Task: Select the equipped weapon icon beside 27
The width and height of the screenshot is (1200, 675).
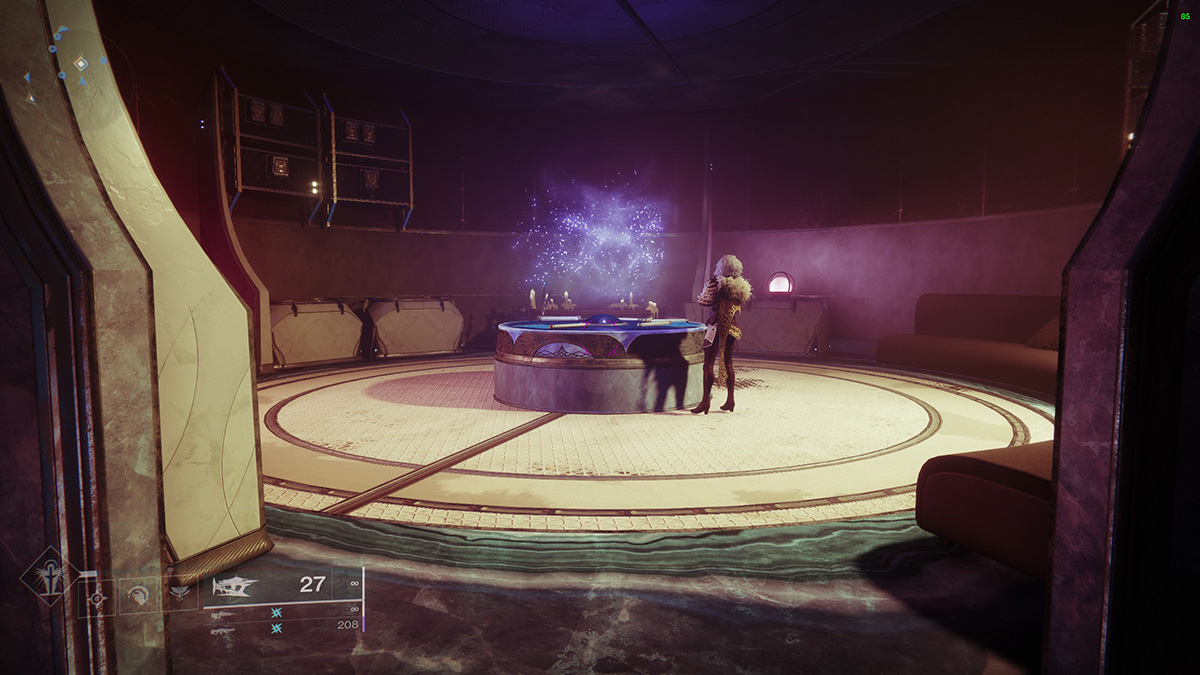Action: [234, 586]
